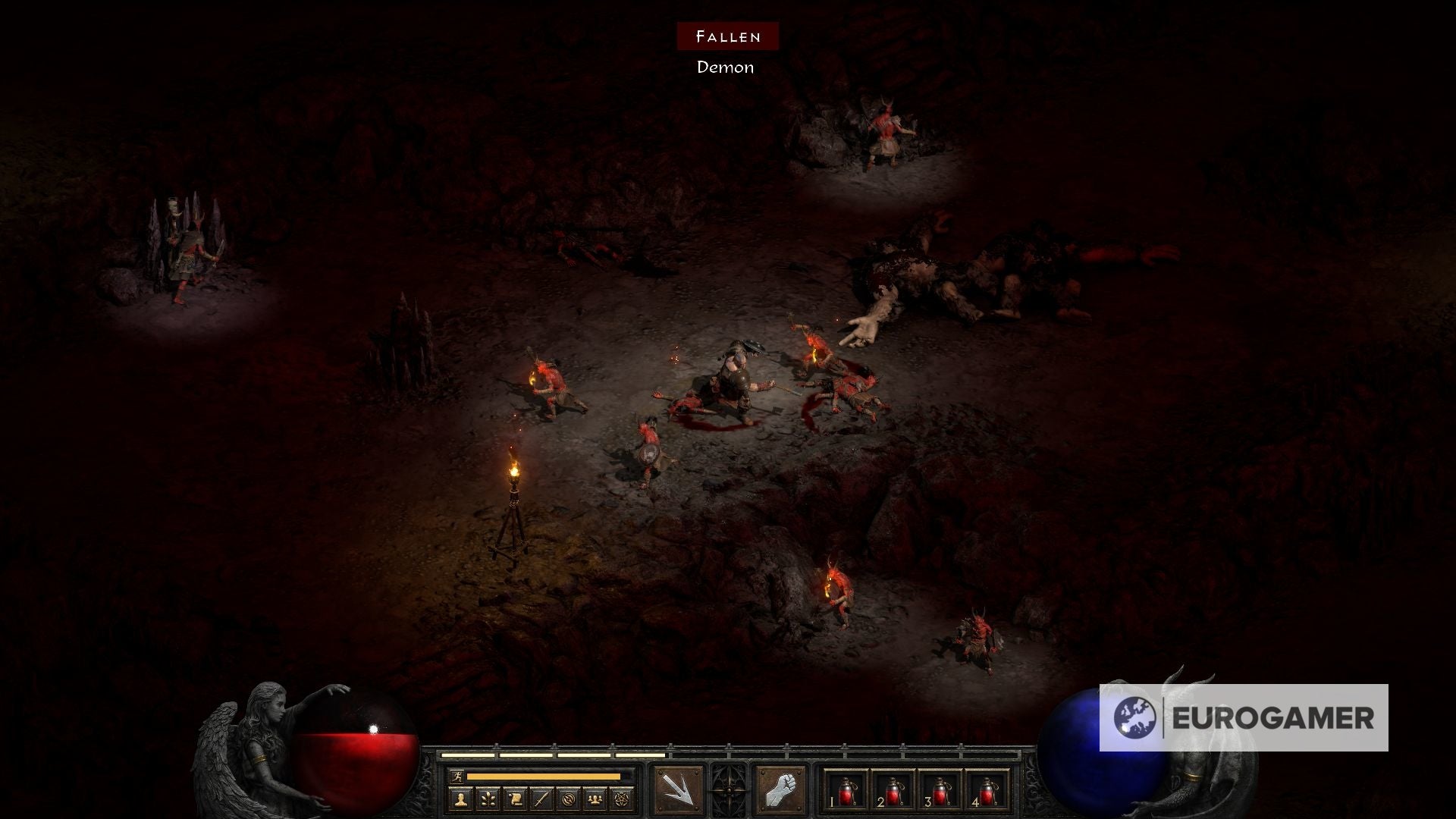The image size is (1456, 819).
Task: Open the Skill Tree icon
Action: 486,798
